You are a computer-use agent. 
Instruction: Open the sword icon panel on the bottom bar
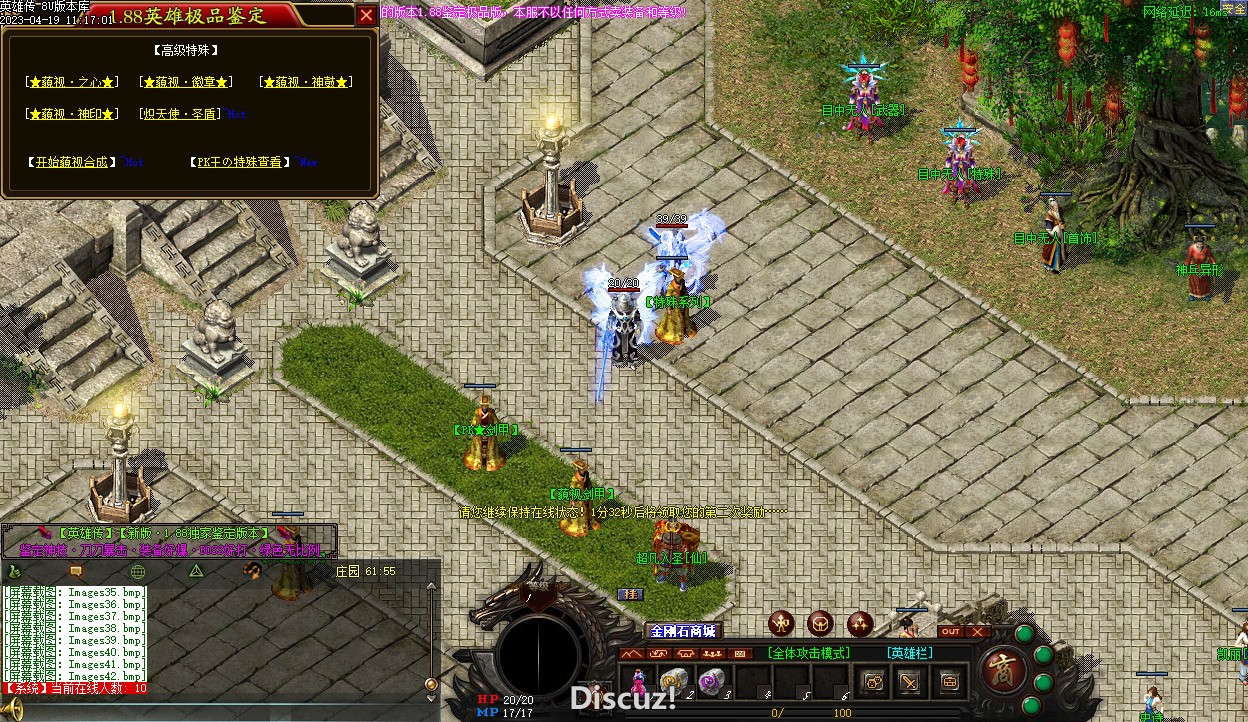911,682
